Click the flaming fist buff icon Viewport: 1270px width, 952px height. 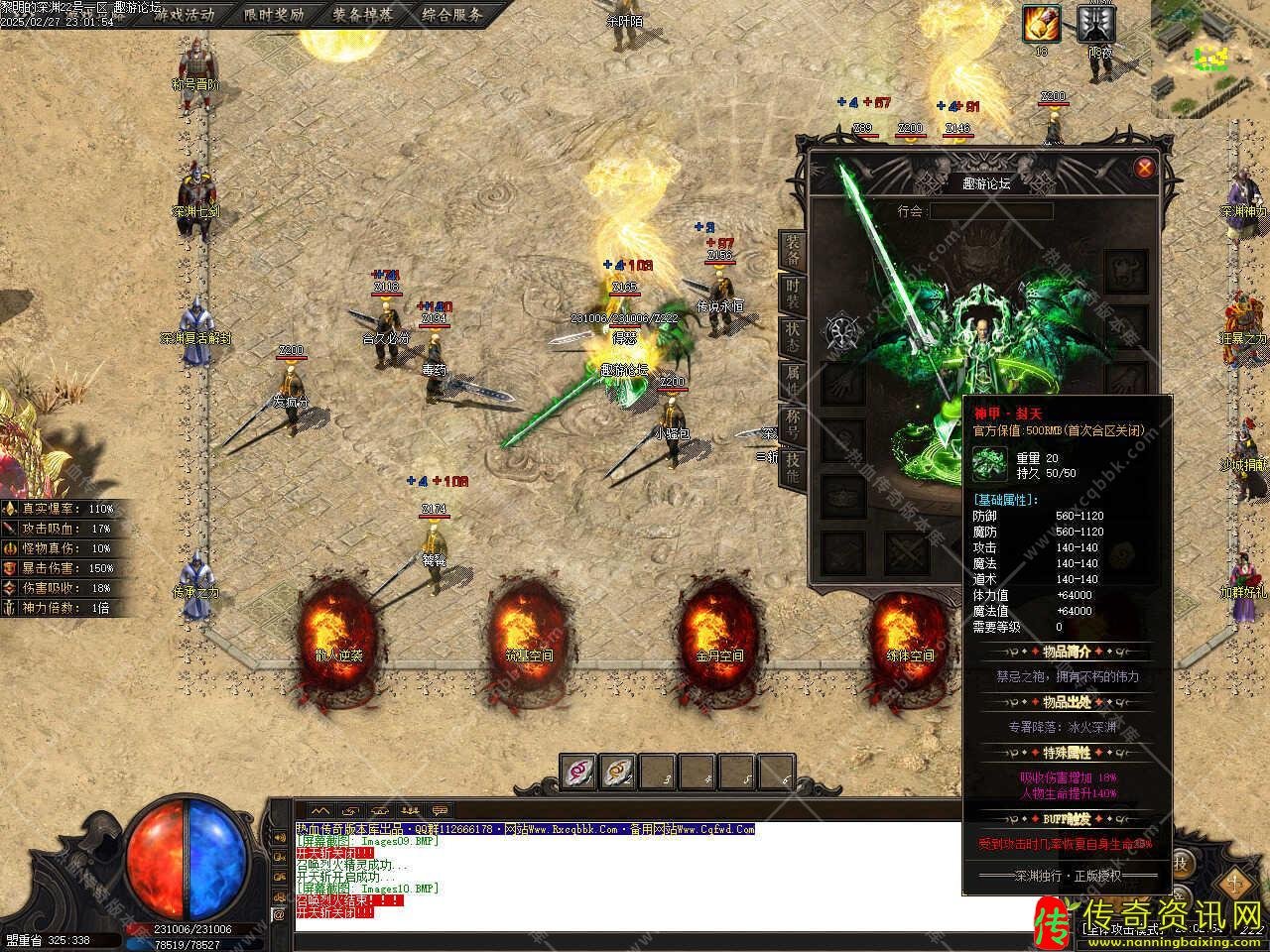pyautogui.click(x=1042, y=24)
